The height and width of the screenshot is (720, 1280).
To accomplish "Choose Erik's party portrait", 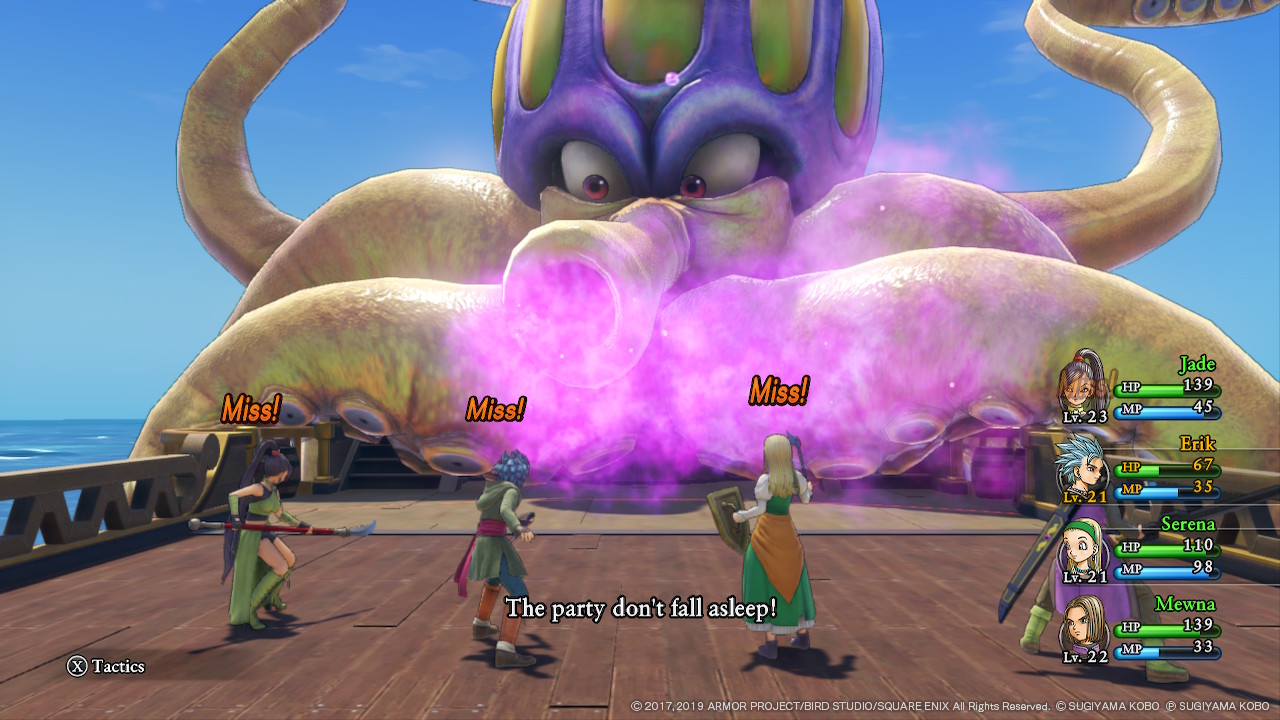I will tap(1084, 464).
